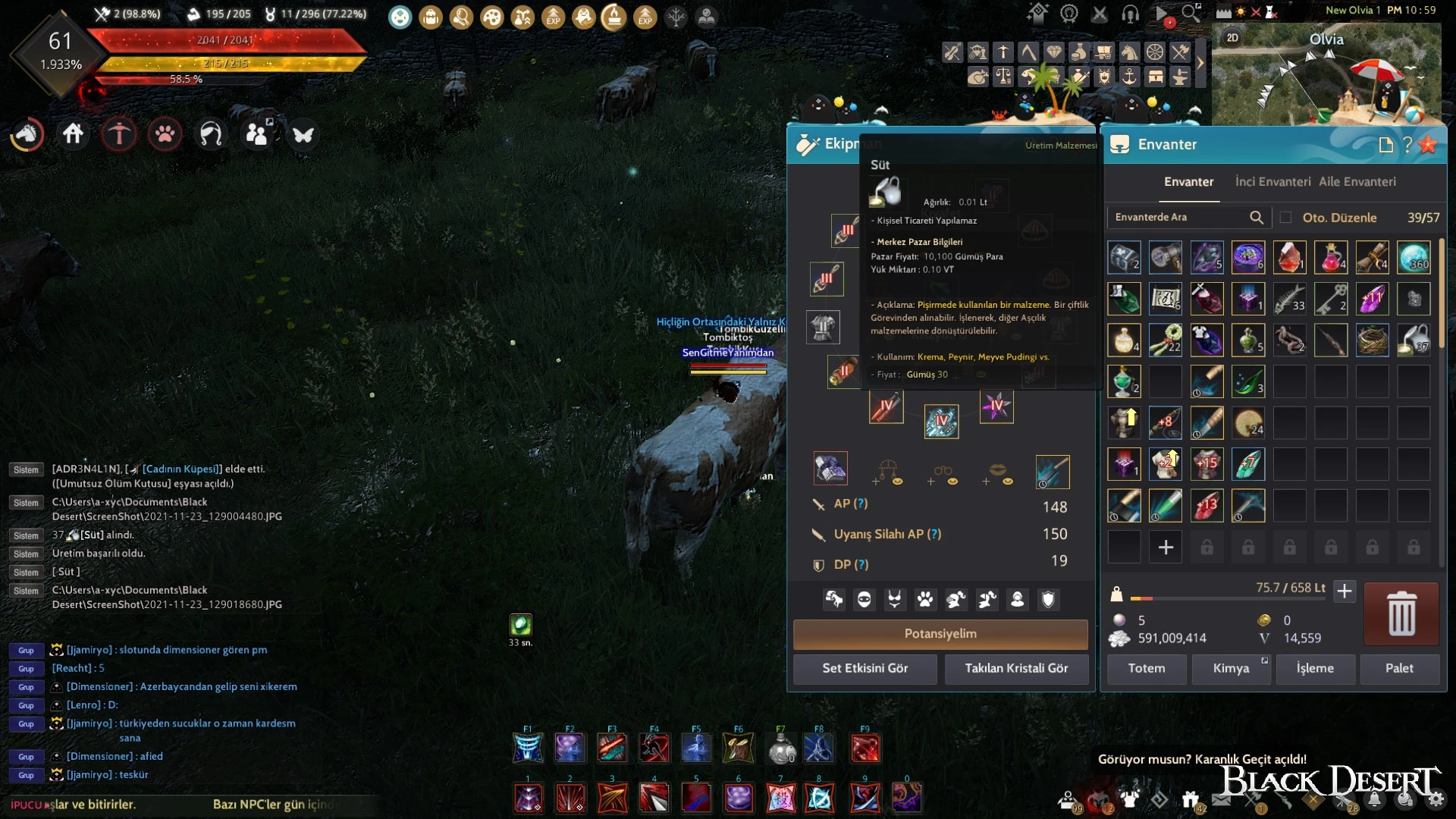The width and height of the screenshot is (1456, 819).
Task: Expand weight limit with plus button
Action: 1345,591
